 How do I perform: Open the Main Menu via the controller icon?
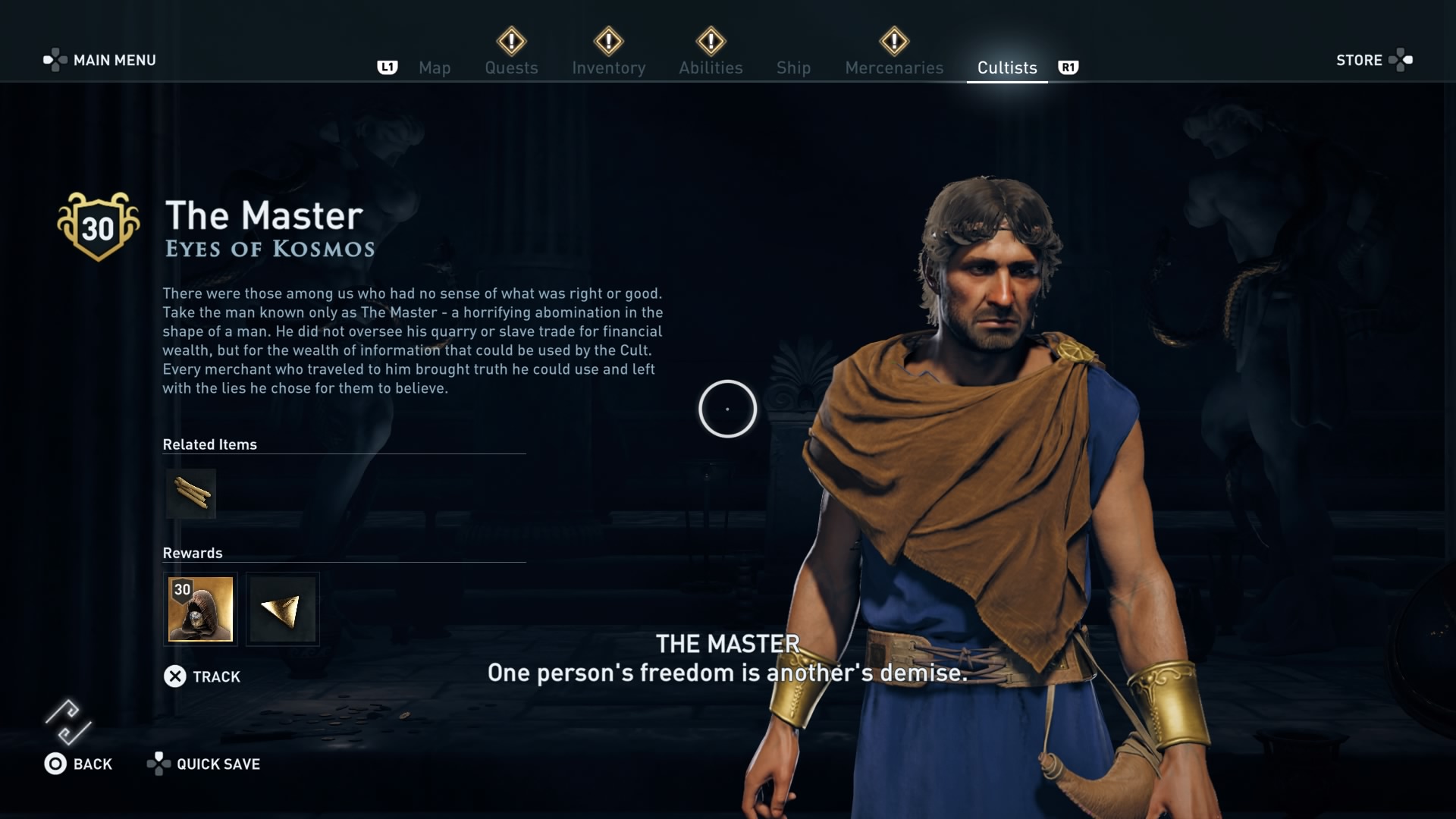55,58
